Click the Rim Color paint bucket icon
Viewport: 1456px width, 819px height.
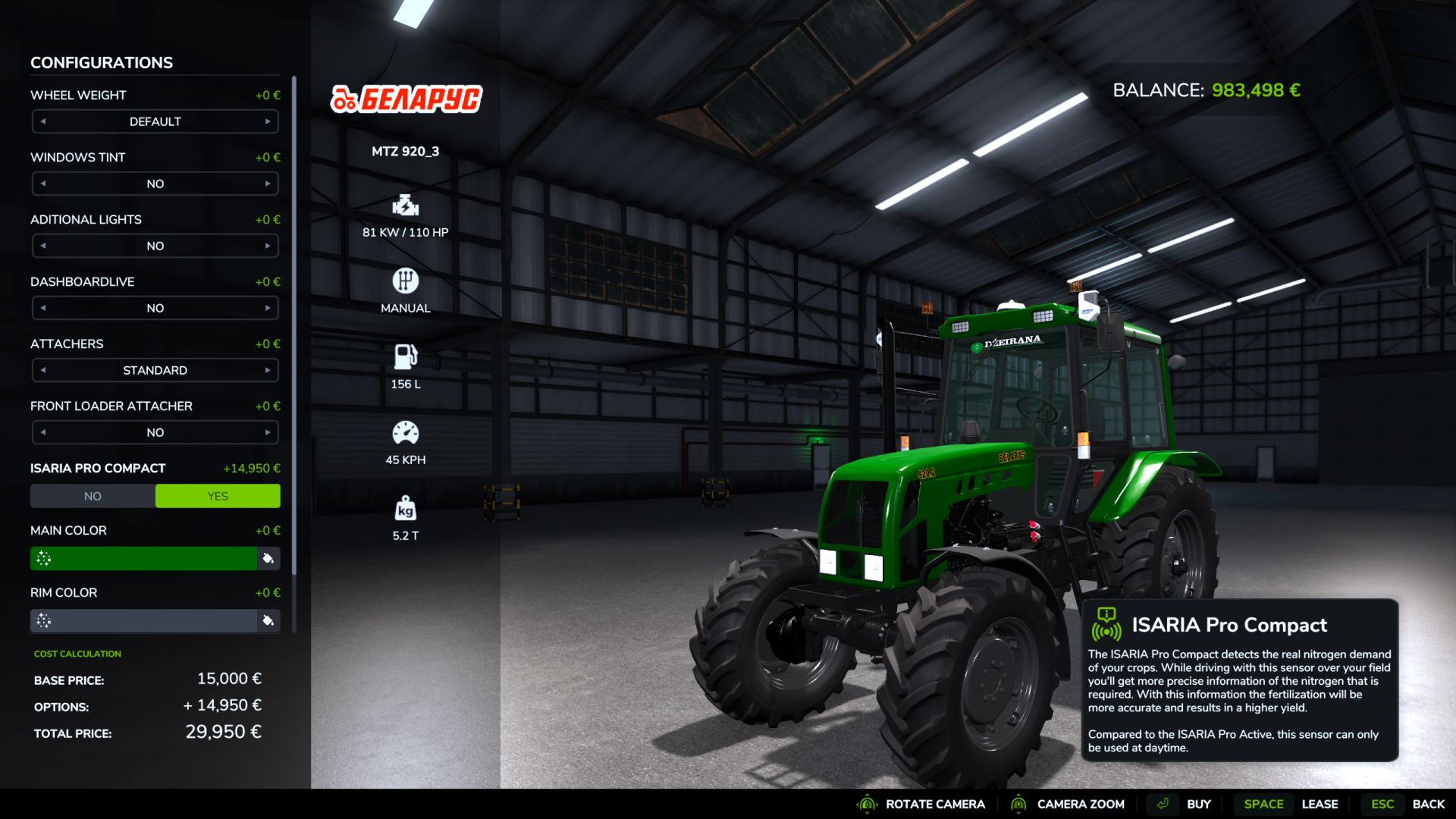(x=268, y=621)
